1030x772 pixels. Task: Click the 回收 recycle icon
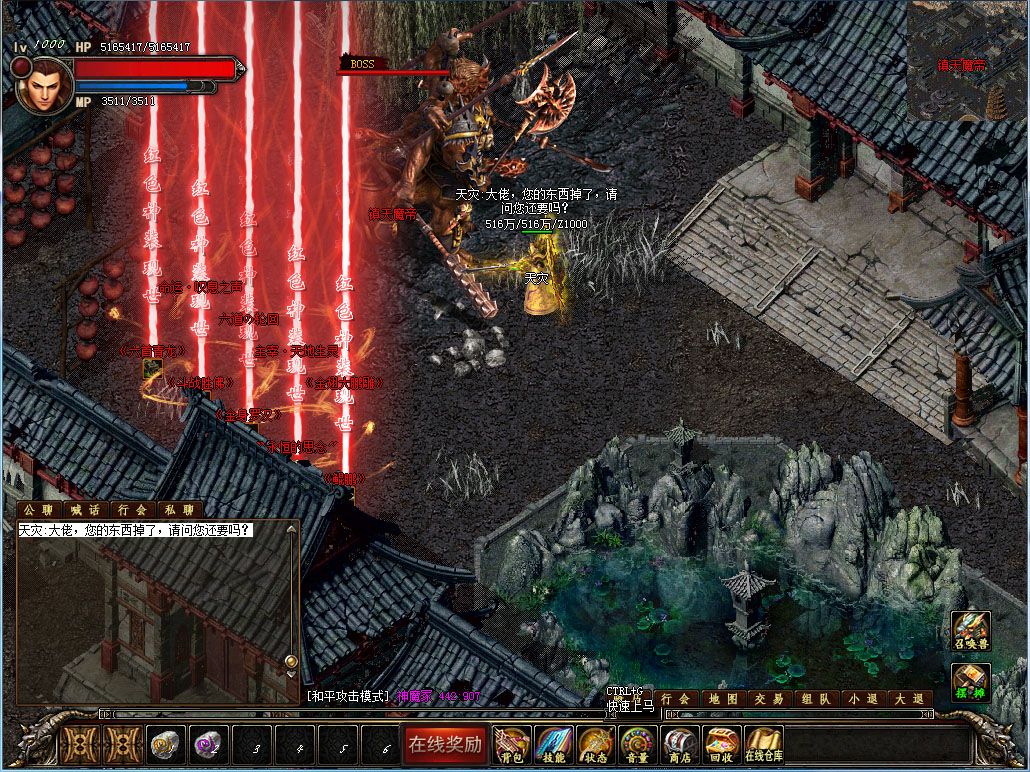pos(721,744)
